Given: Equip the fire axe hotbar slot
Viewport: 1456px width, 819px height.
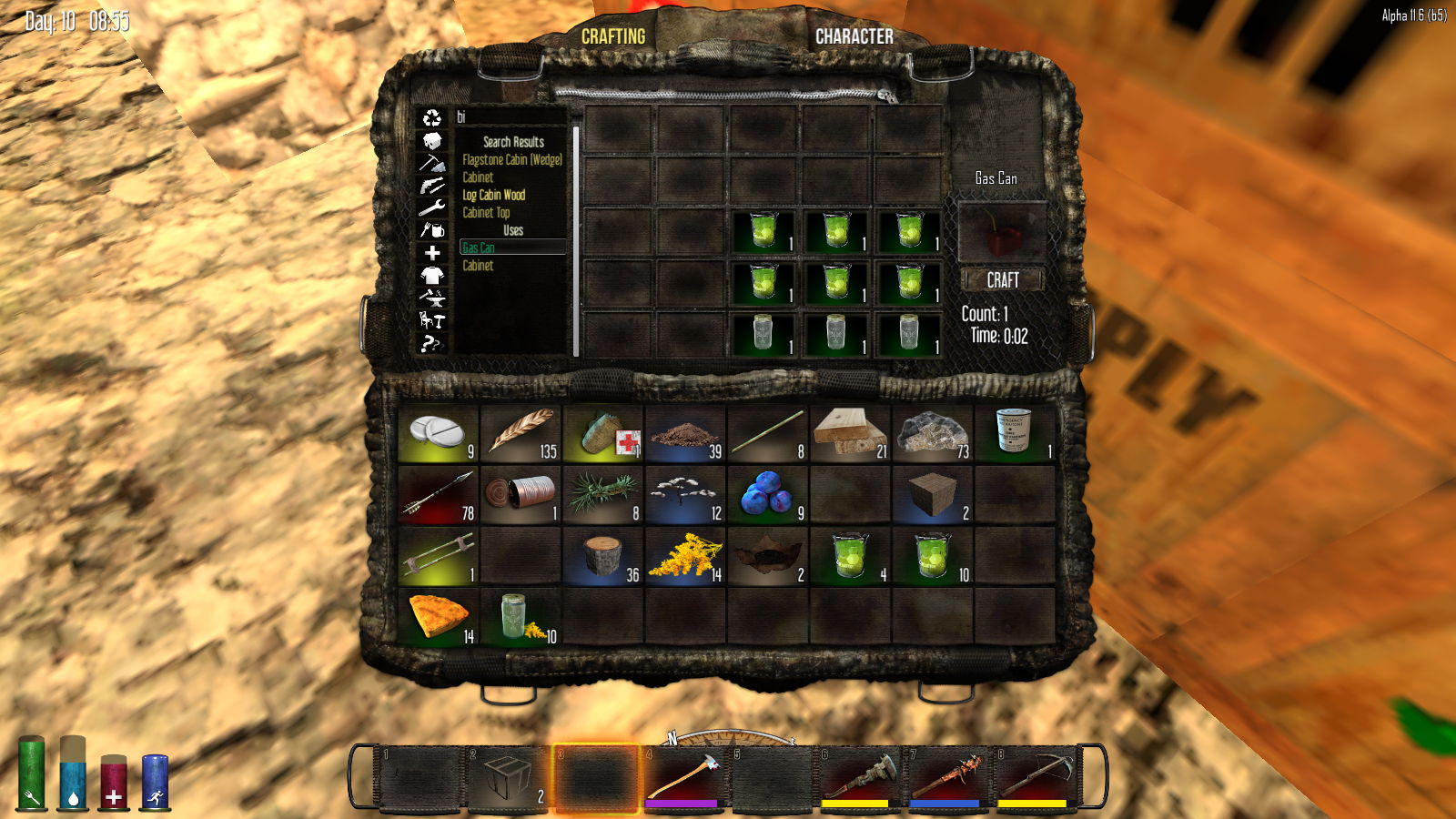Looking at the screenshot, I should pos(682,776).
